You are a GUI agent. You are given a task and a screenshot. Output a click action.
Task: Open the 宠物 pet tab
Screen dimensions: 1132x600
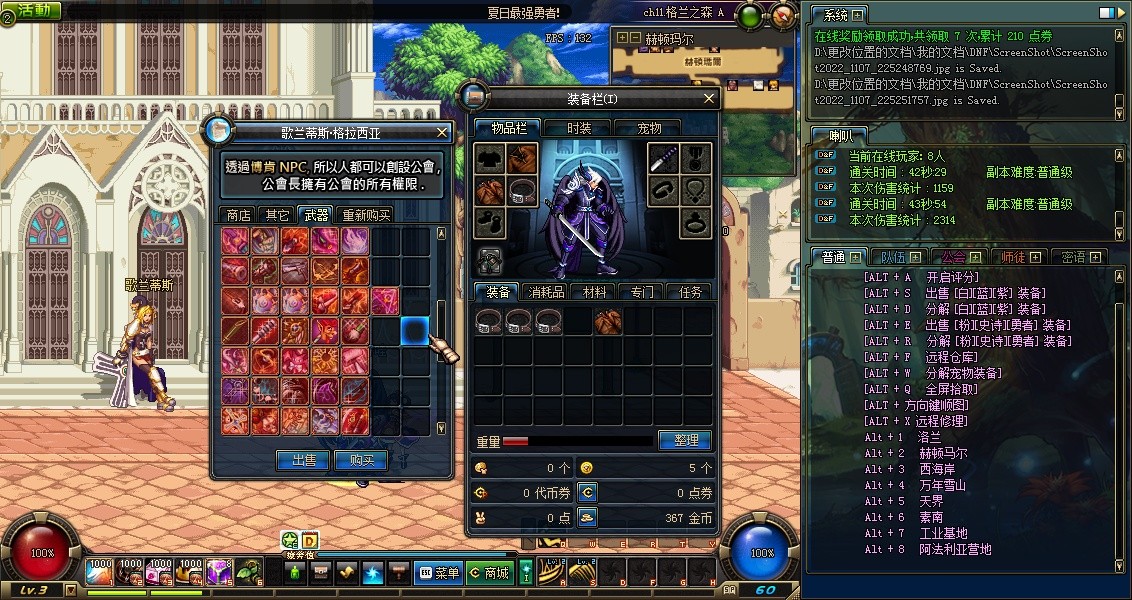point(650,128)
